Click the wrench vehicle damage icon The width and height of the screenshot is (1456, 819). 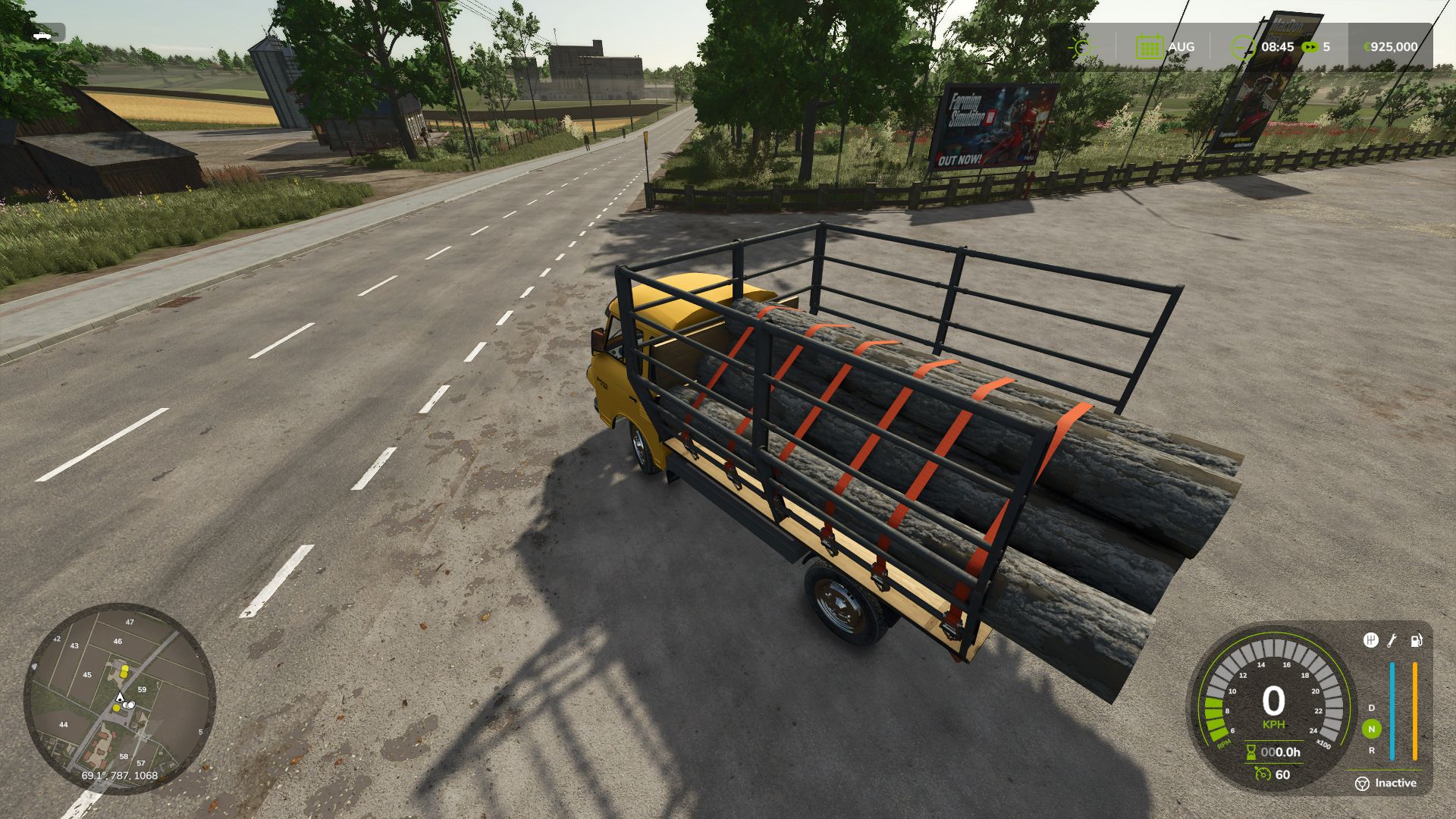click(x=1392, y=641)
